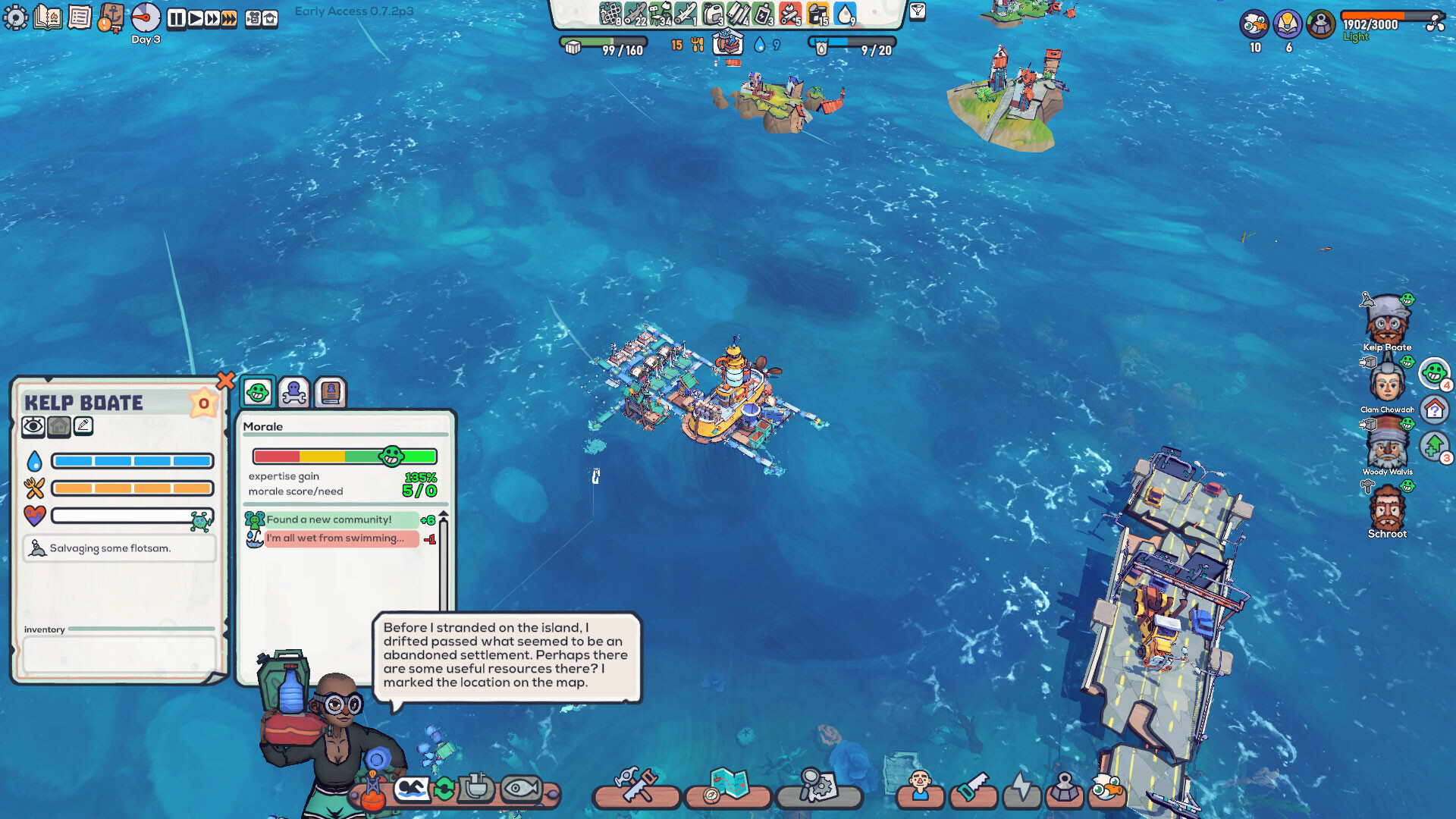Toggle the home assignment icon for Kelp Boate
This screenshot has height=819, width=1456.
pos(59,425)
